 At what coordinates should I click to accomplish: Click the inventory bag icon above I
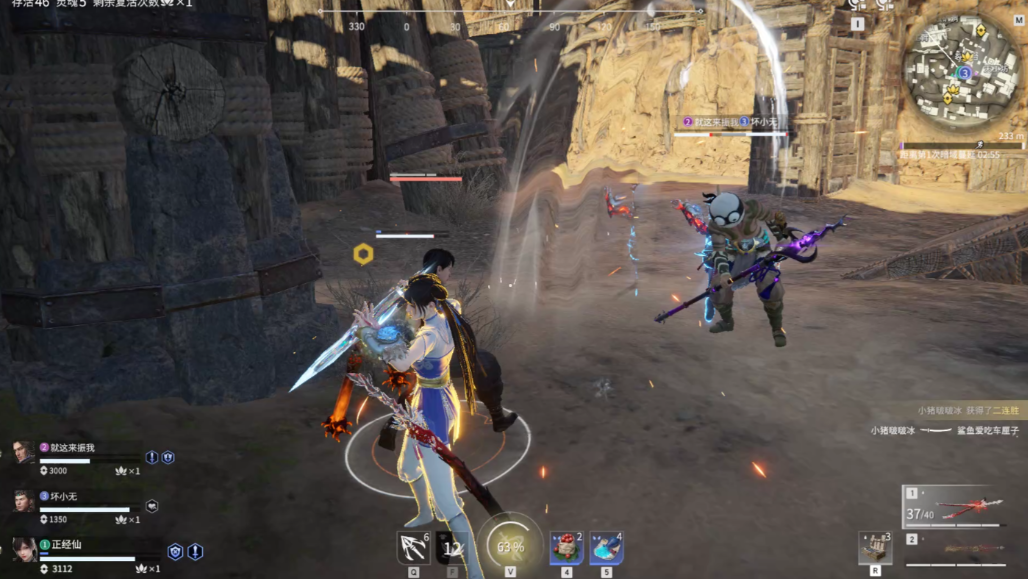click(857, 5)
